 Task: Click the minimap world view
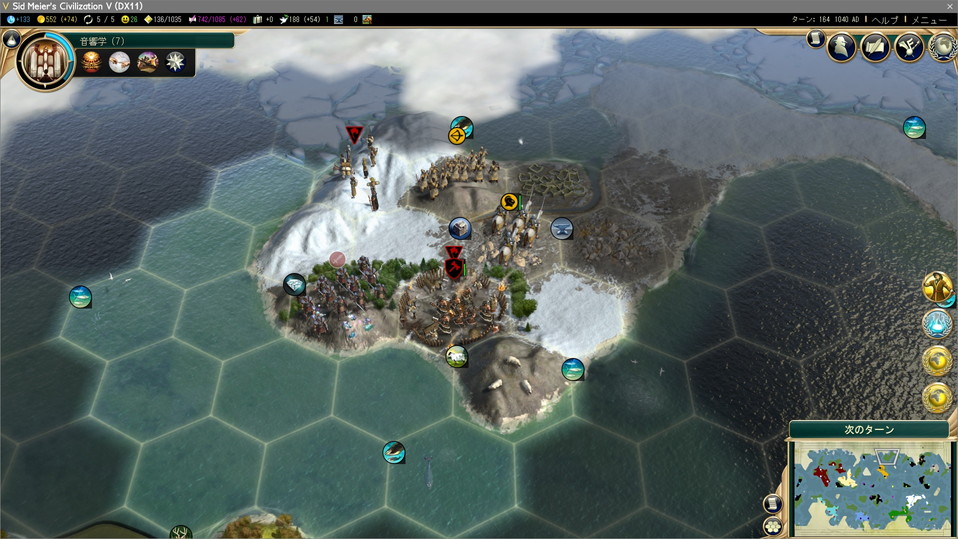click(869, 487)
